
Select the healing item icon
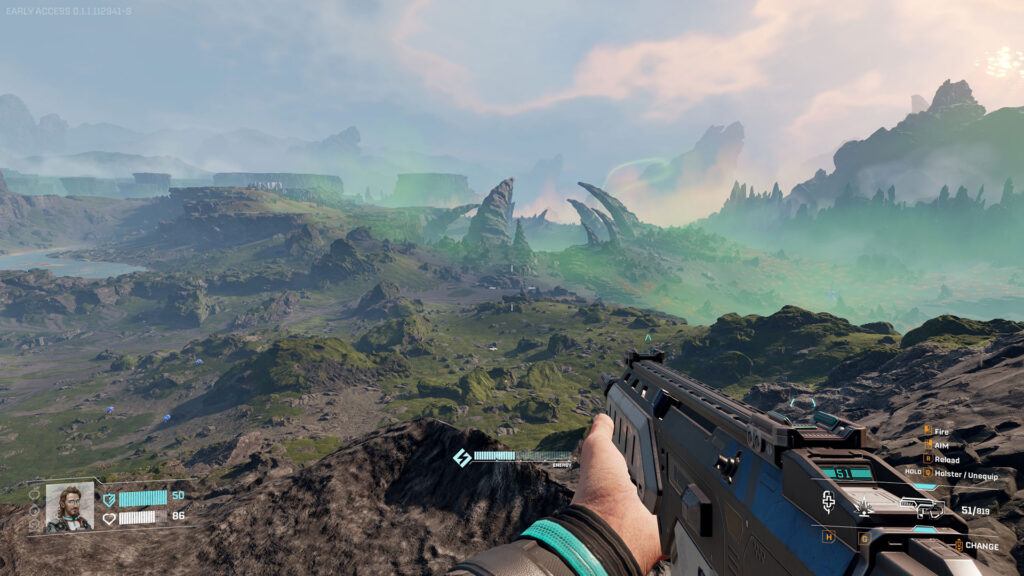click(829, 503)
